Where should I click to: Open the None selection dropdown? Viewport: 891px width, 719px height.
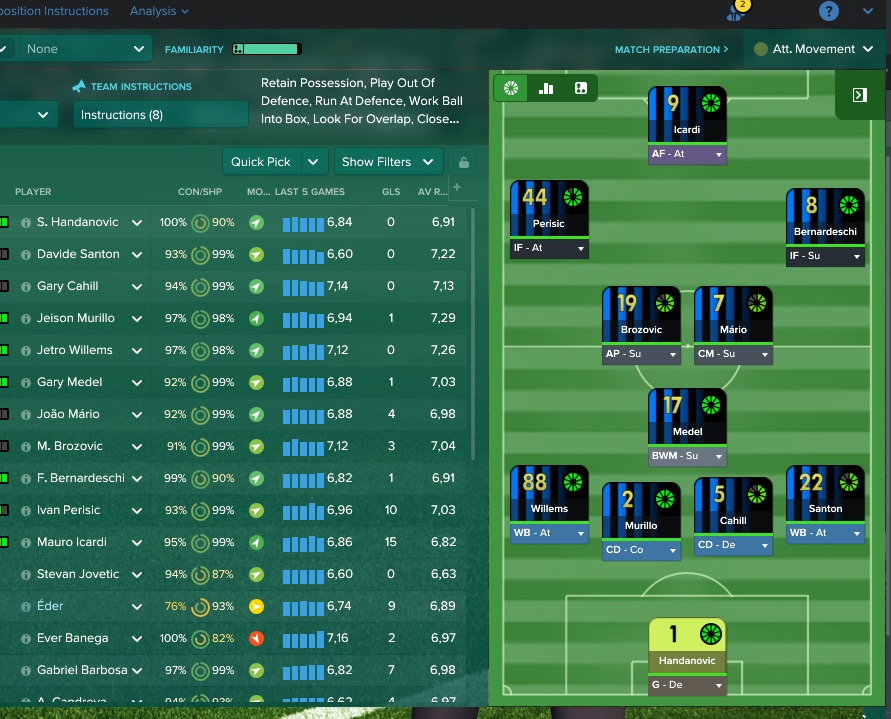(85, 49)
